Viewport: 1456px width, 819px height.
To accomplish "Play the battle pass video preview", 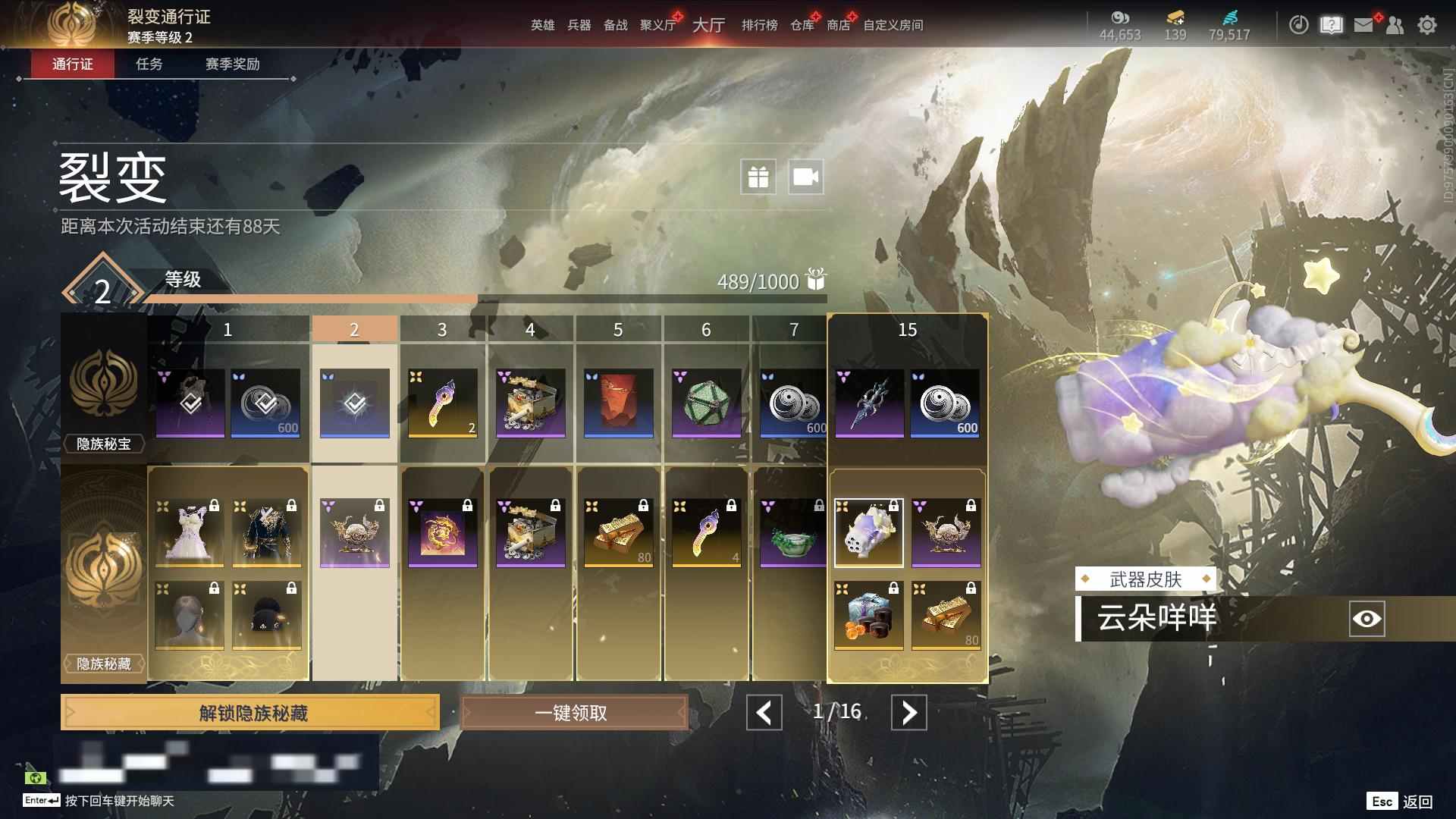I will click(x=805, y=177).
